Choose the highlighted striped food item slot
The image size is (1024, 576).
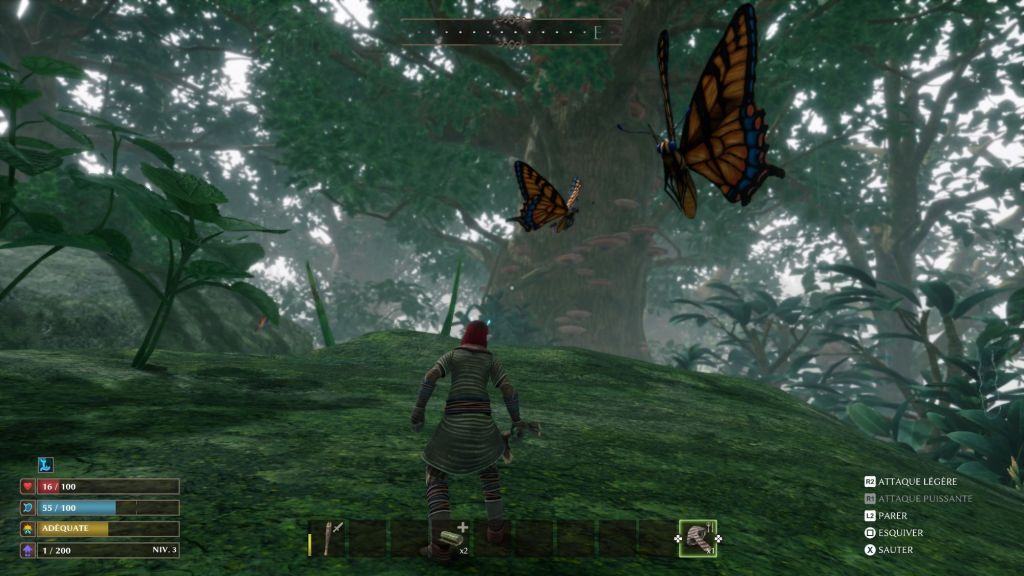[x=697, y=539]
